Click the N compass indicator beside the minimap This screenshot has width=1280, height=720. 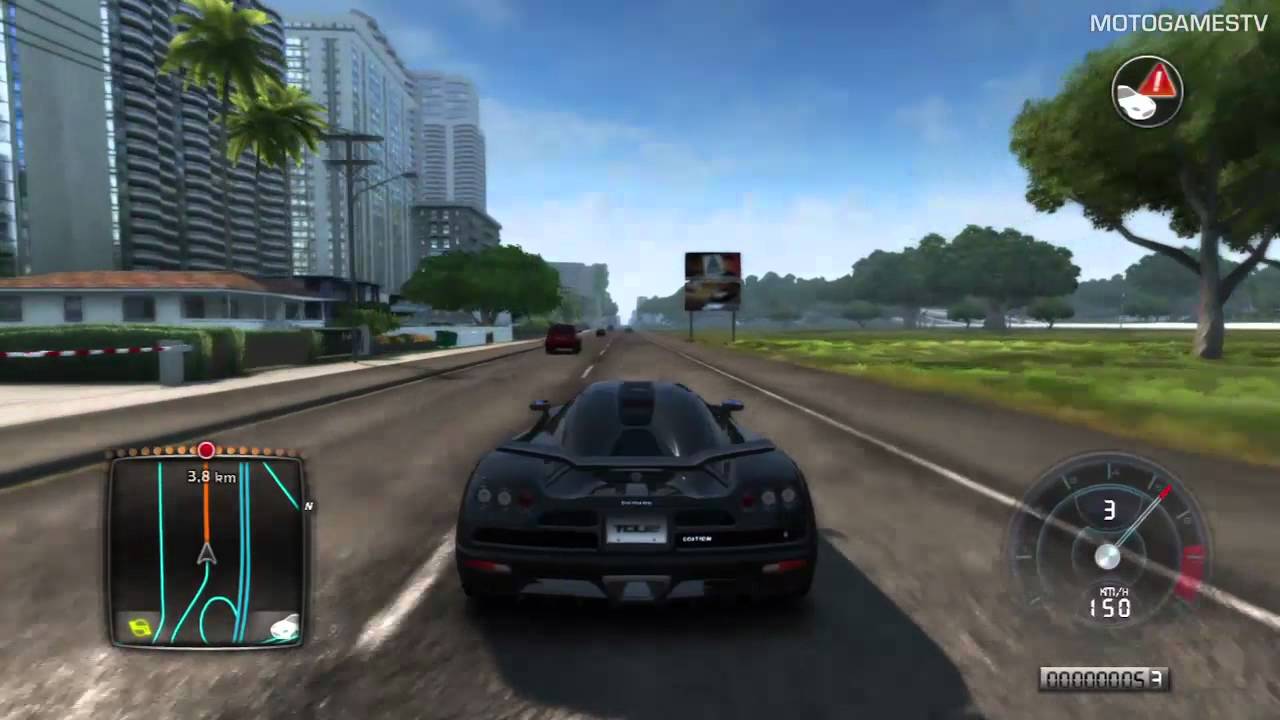pyautogui.click(x=308, y=506)
